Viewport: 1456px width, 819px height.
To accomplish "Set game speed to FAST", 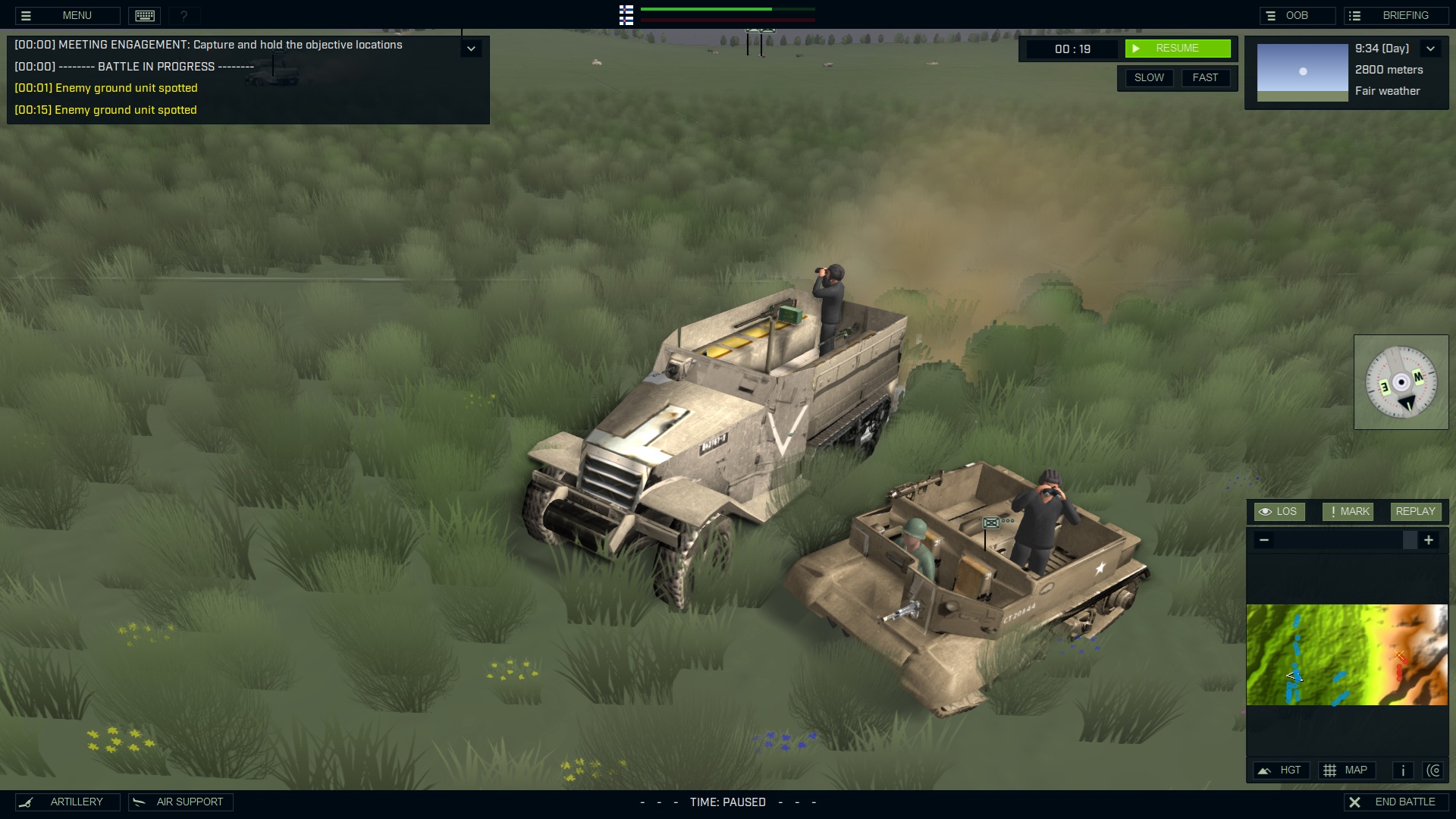I will tap(1205, 77).
